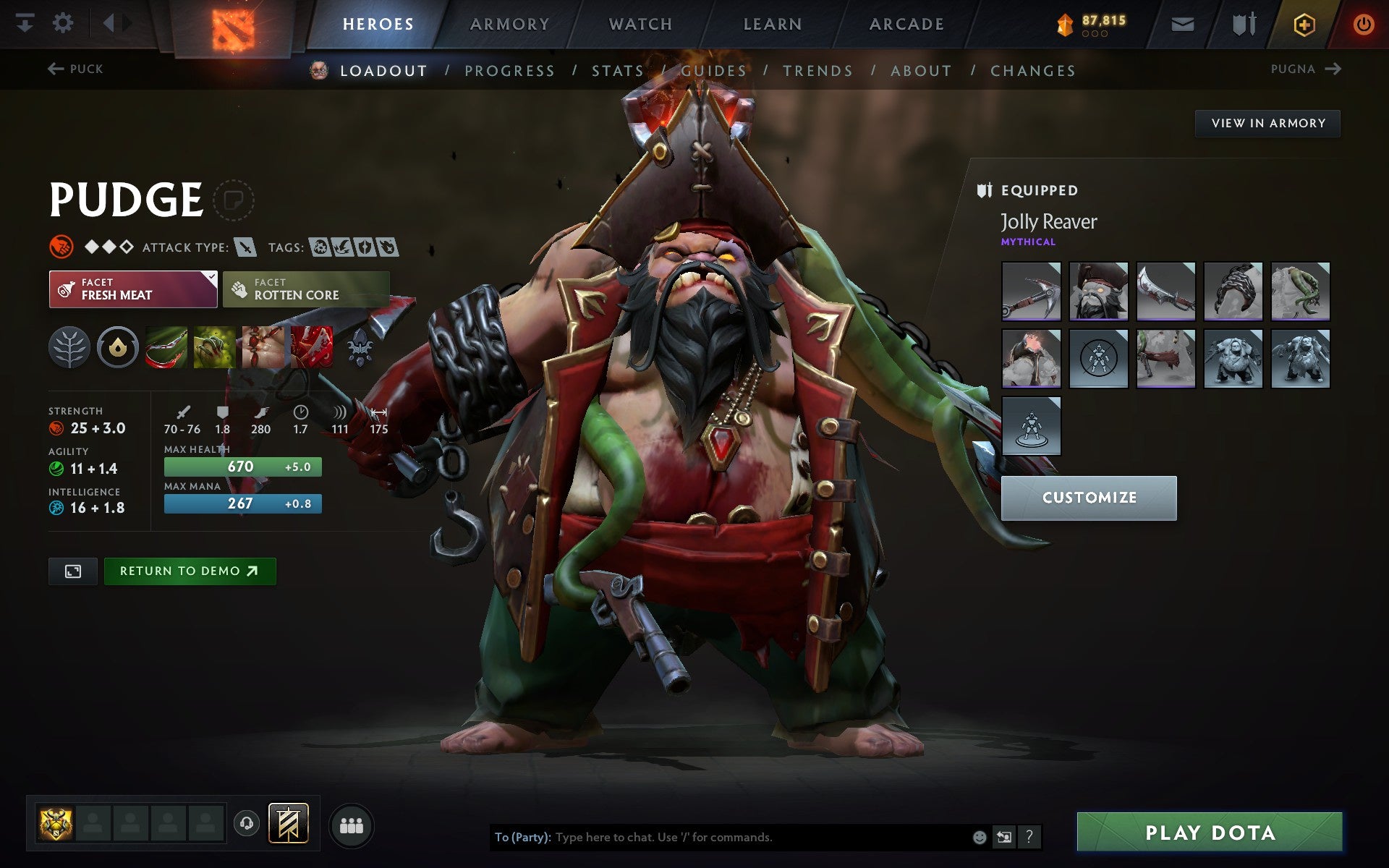Screen dimensions: 1389x868
Task: Click the settings gear icon
Action: coord(64,23)
